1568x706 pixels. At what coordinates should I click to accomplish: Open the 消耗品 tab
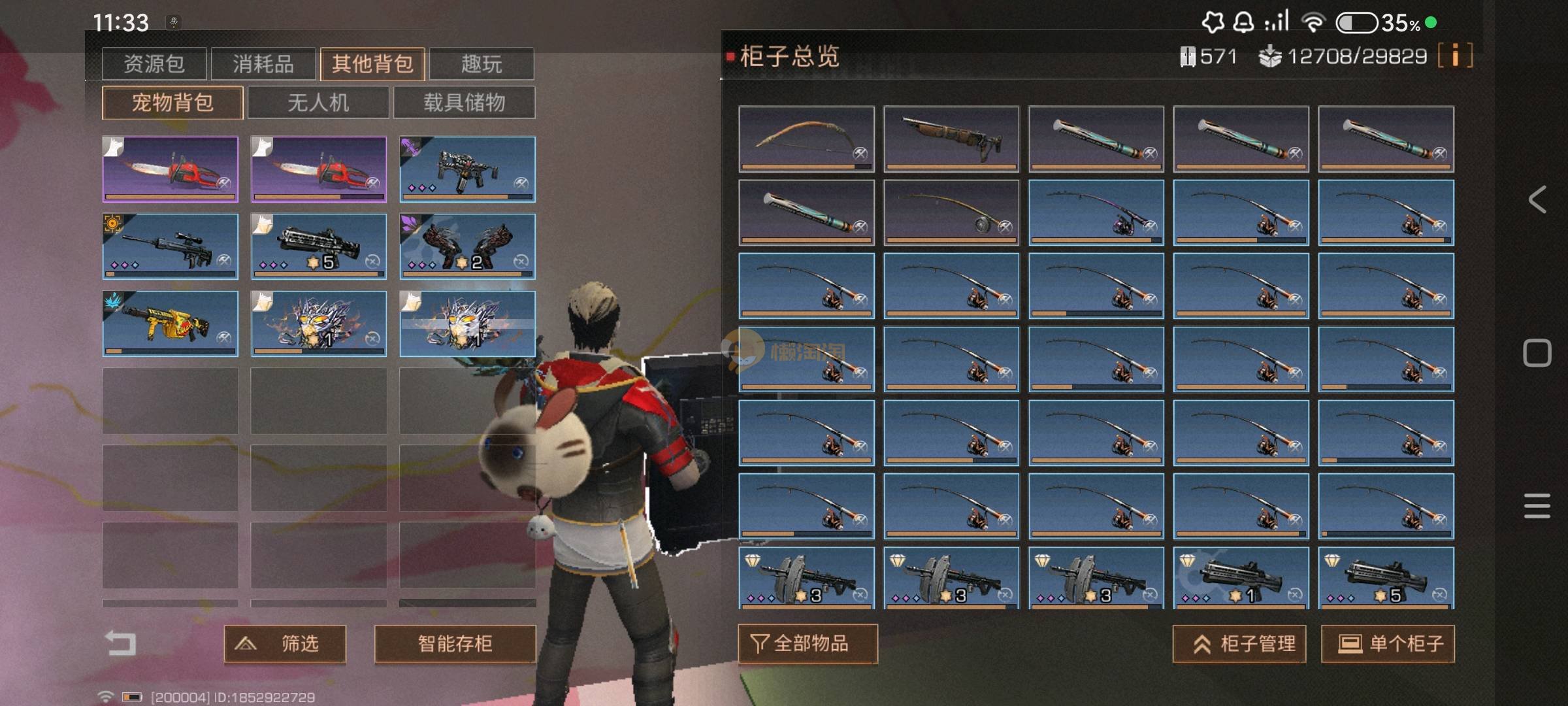click(x=263, y=63)
